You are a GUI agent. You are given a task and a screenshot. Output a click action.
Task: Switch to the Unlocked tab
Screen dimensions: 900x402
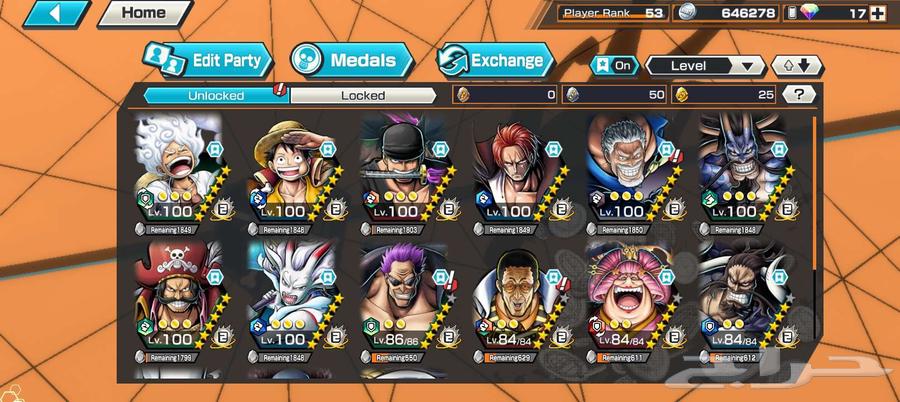coord(216,96)
